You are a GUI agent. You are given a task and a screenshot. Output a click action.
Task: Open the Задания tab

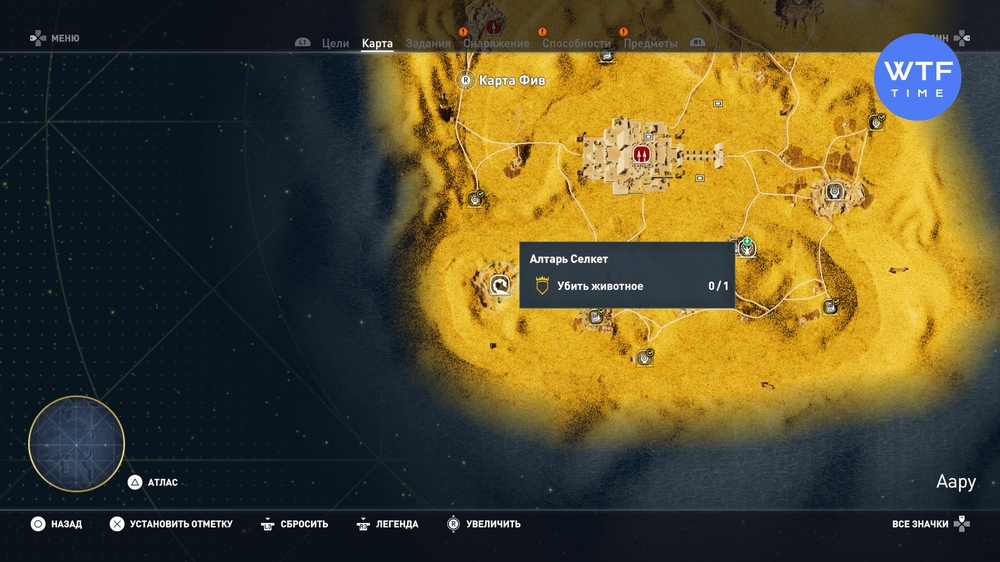(x=428, y=44)
